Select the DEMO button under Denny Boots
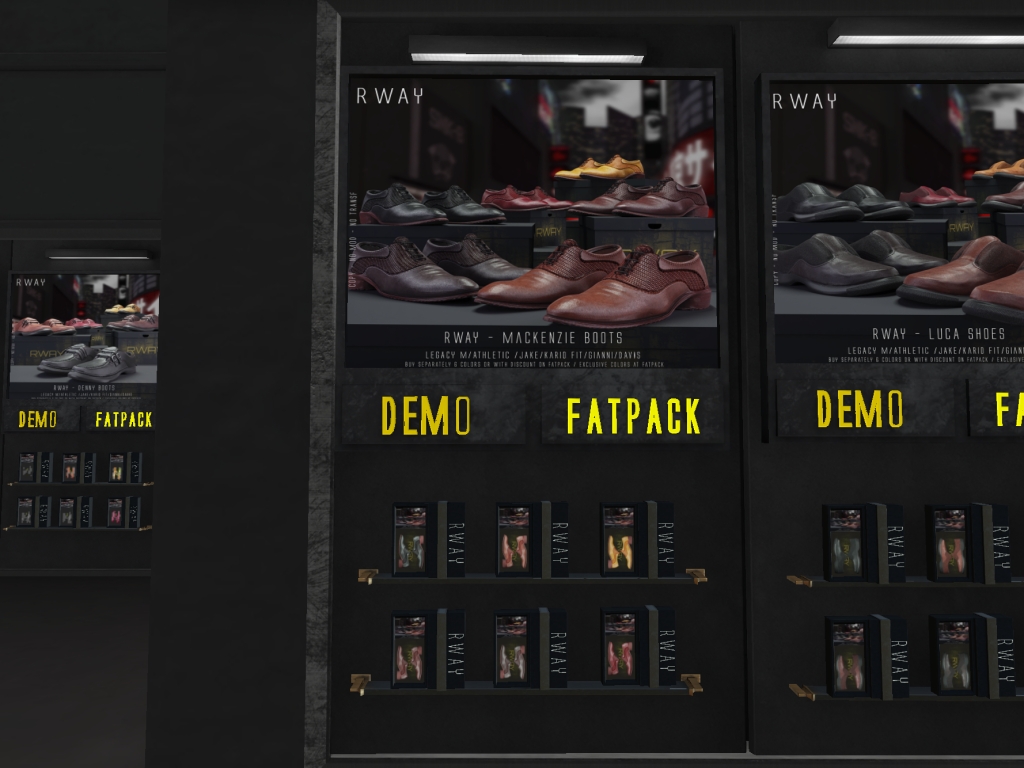The height and width of the screenshot is (768, 1024). coord(38,419)
